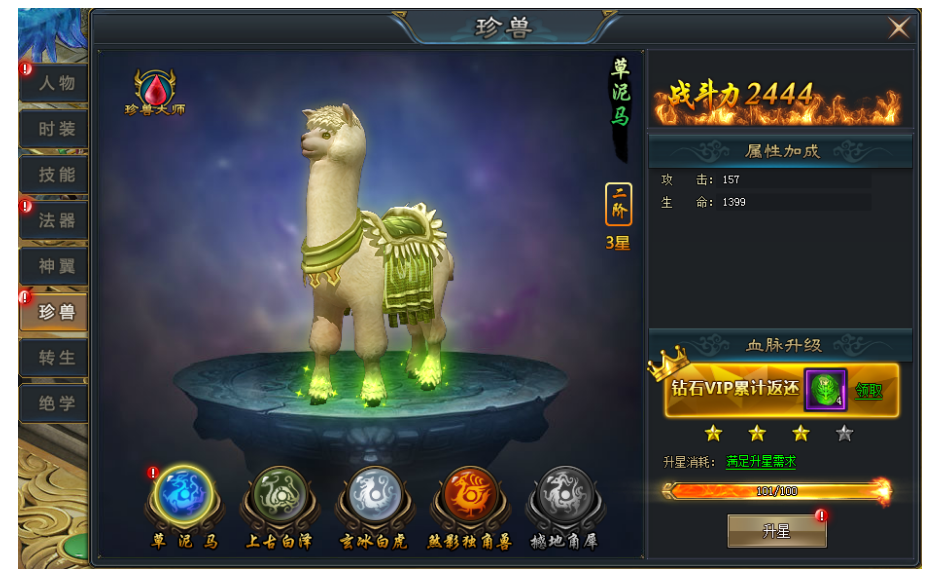
Task: Open the 绝学 tab
Action: (x=57, y=404)
